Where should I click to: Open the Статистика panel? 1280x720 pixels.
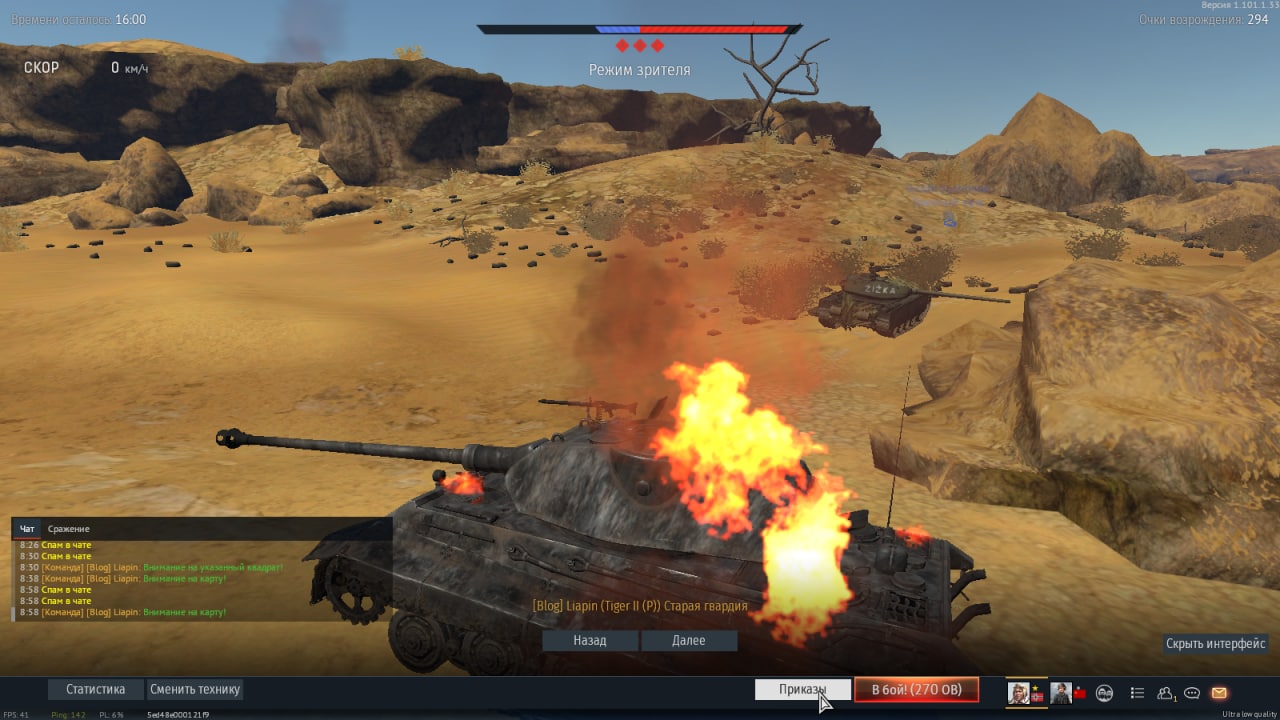click(x=95, y=690)
